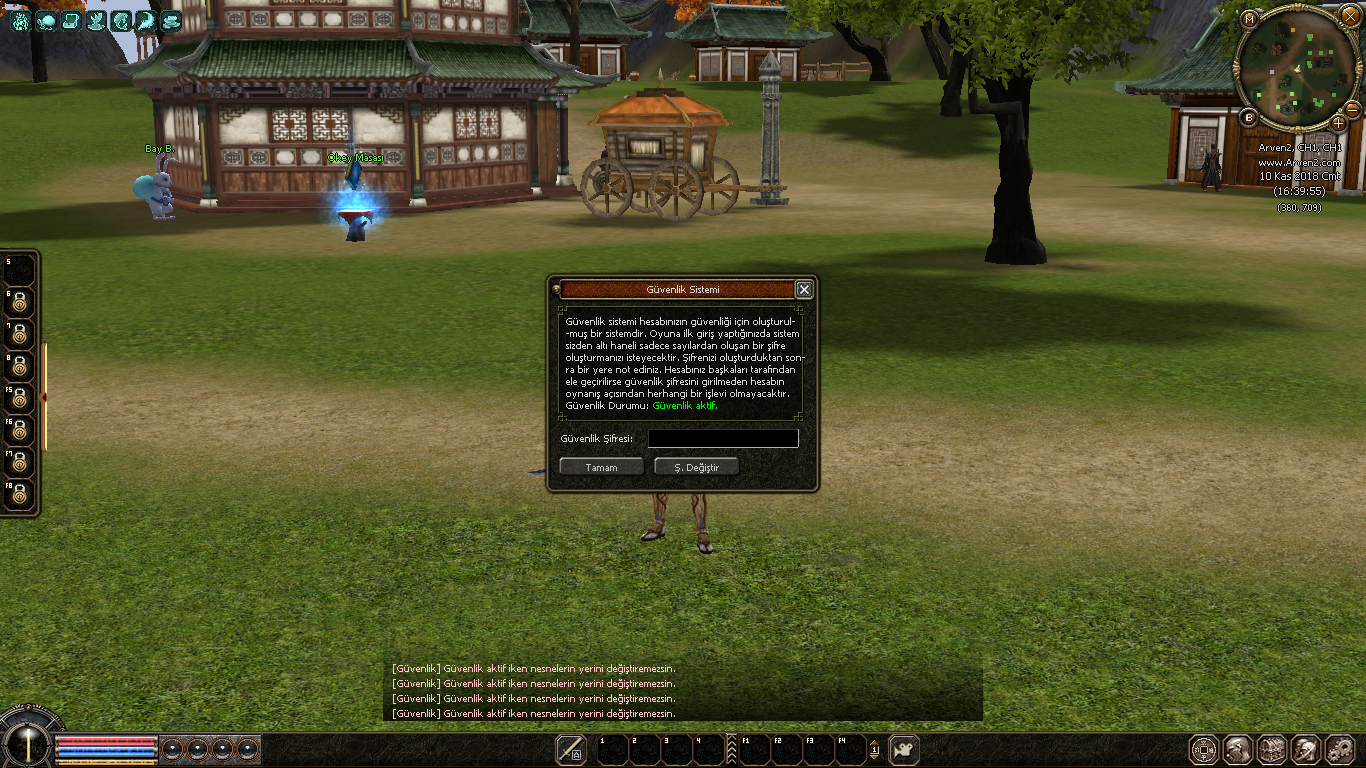Collapse the side slot panel arrow
1366x768 pixels.
(43, 398)
